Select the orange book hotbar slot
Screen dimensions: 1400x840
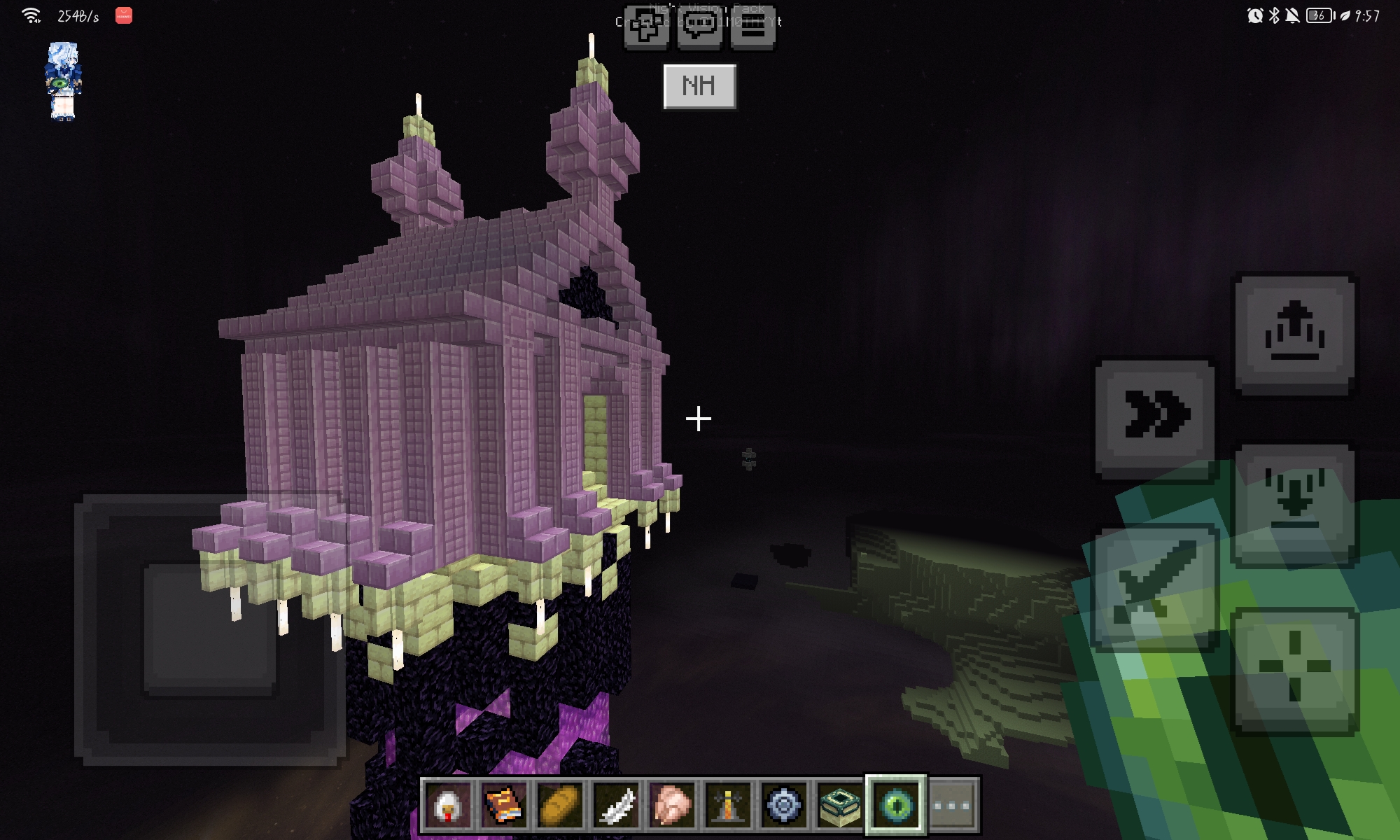504,805
